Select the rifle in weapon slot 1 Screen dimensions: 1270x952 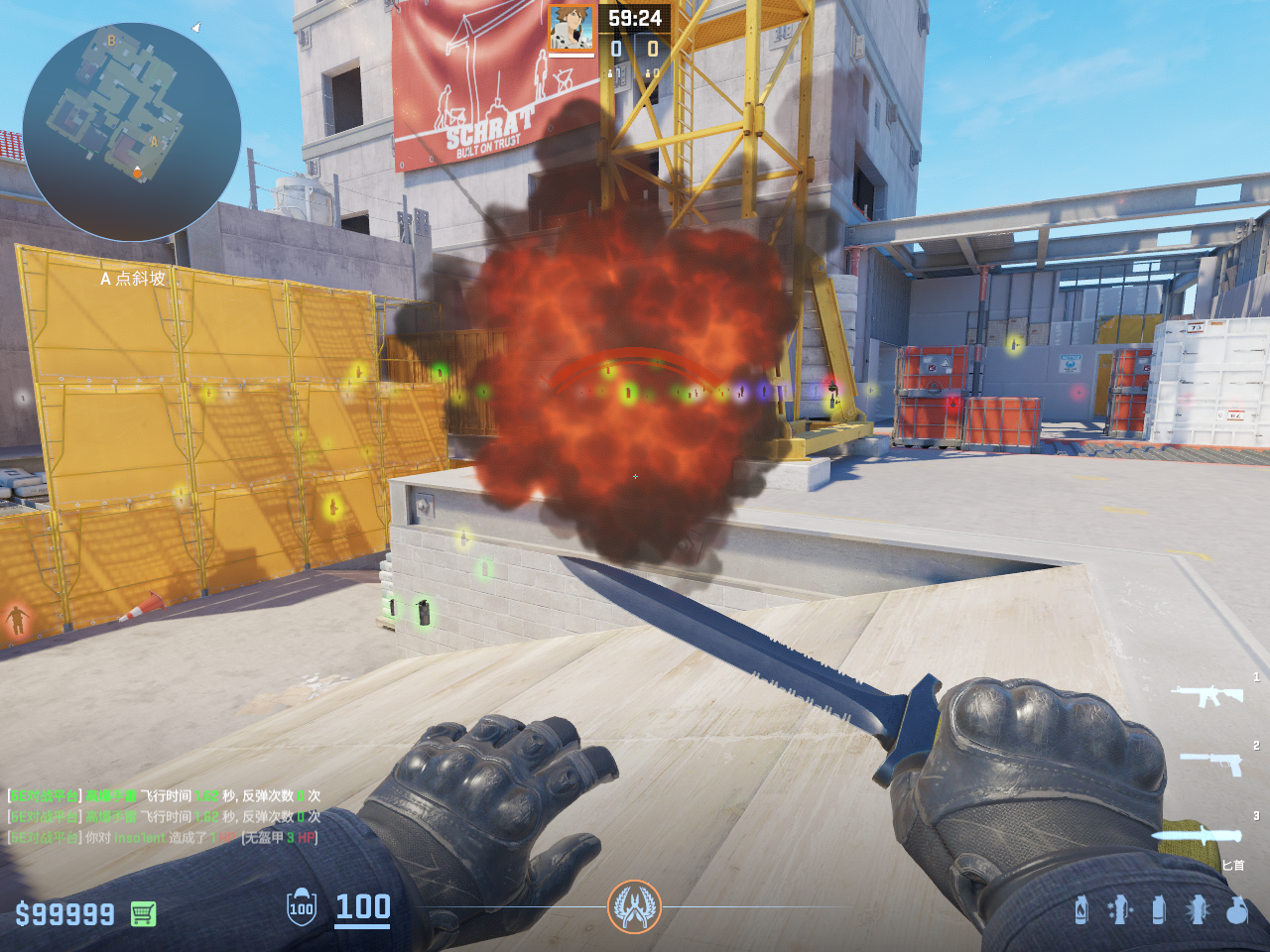click(x=1206, y=694)
